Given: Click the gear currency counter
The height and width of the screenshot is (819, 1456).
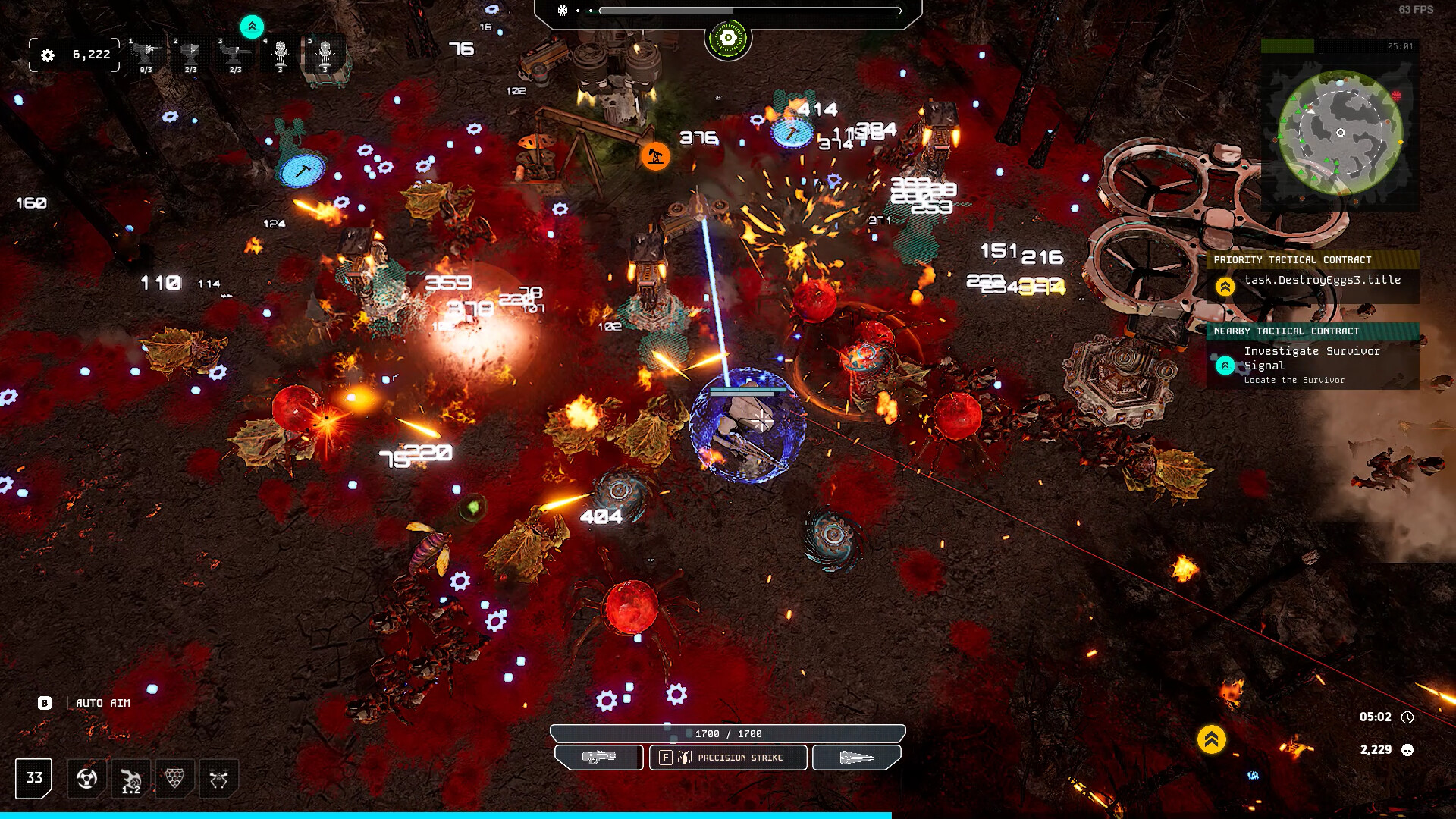Looking at the screenshot, I should pyautogui.click(x=74, y=55).
